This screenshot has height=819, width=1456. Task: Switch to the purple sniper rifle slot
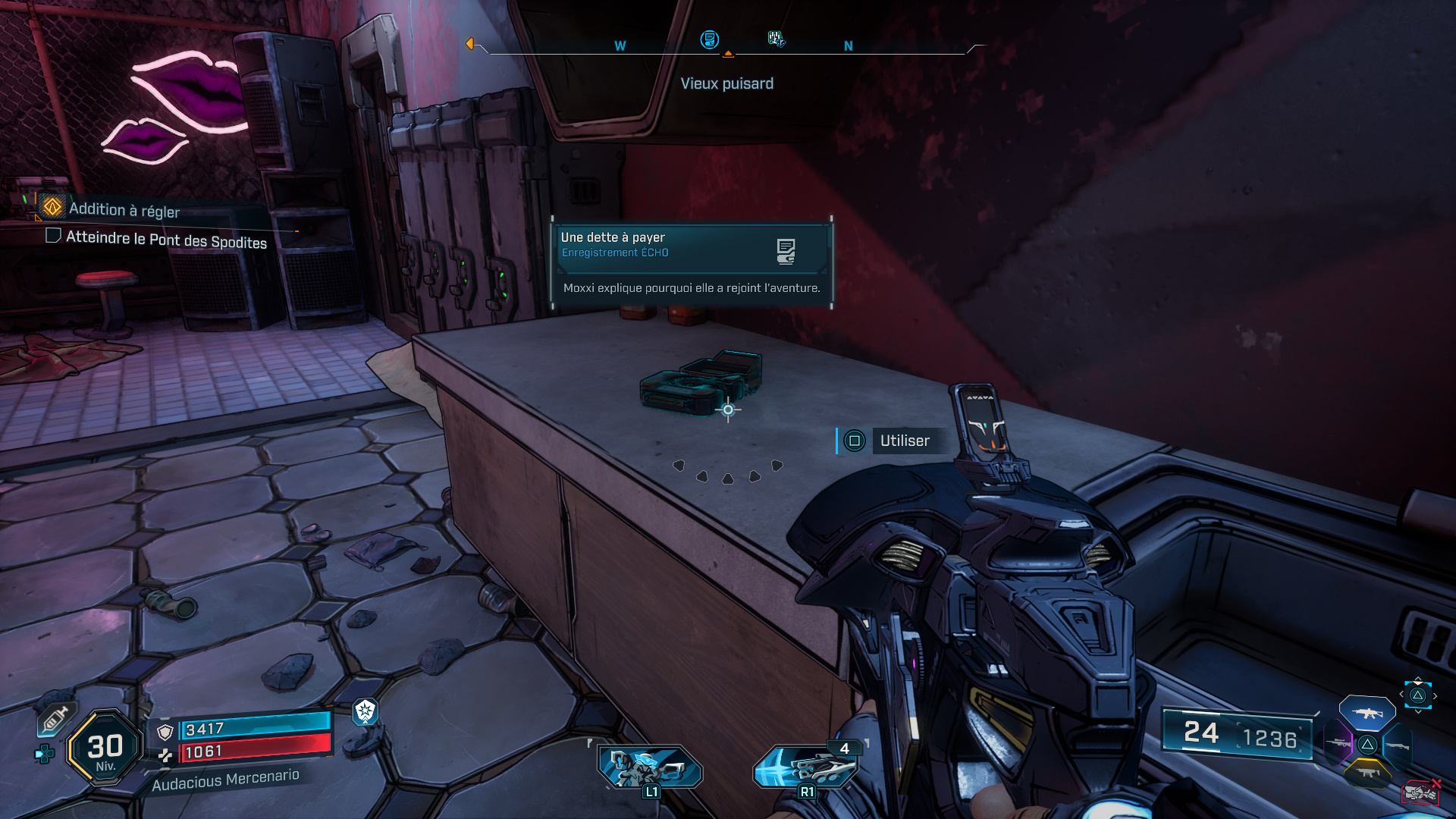[1339, 744]
